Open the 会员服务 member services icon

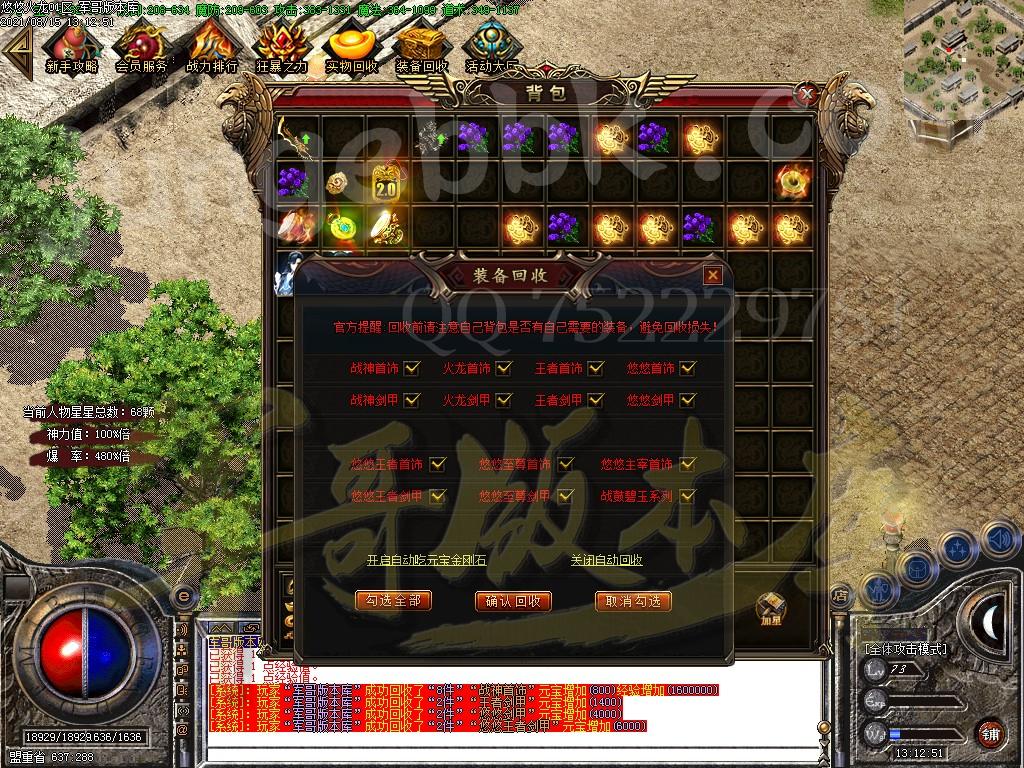[x=141, y=46]
